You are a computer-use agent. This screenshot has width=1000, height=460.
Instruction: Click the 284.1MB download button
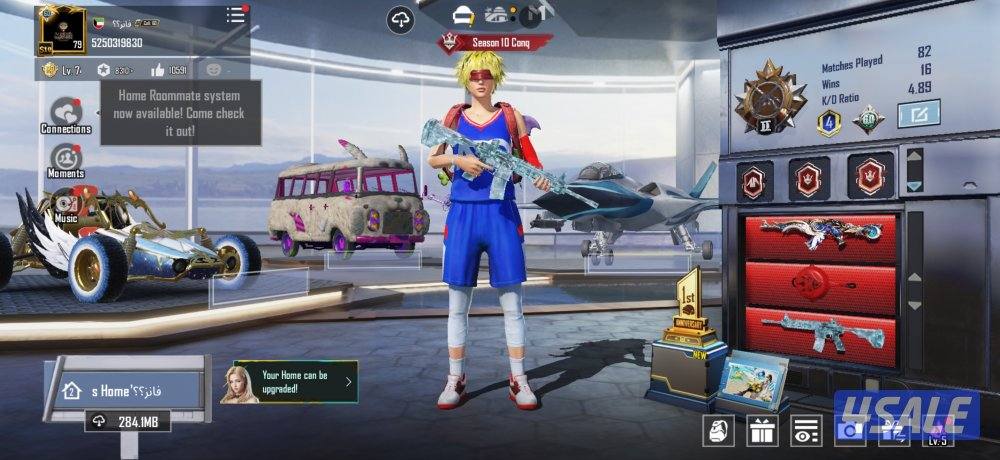click(127, 422)
